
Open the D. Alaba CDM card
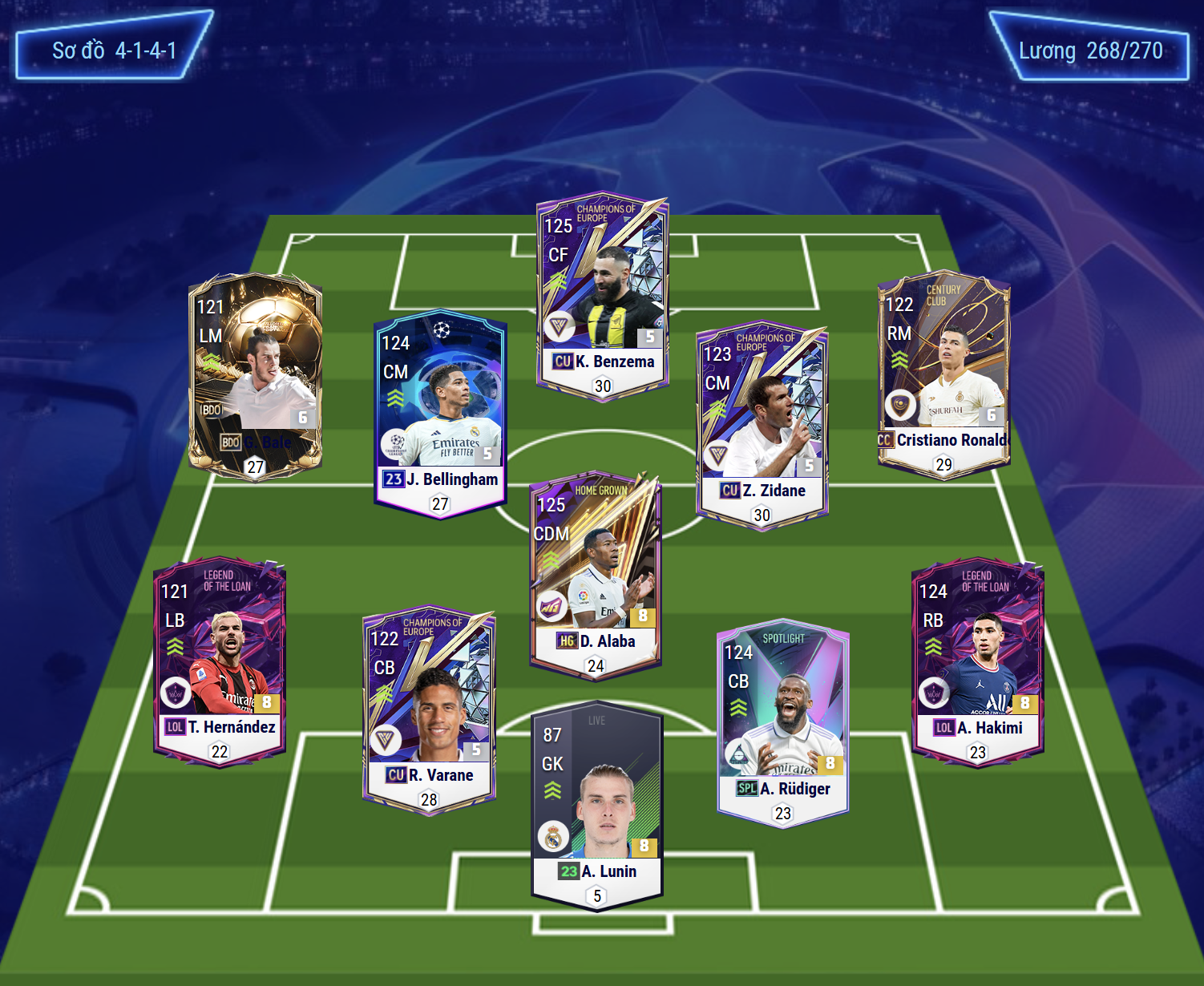click(x=595, y=575)
